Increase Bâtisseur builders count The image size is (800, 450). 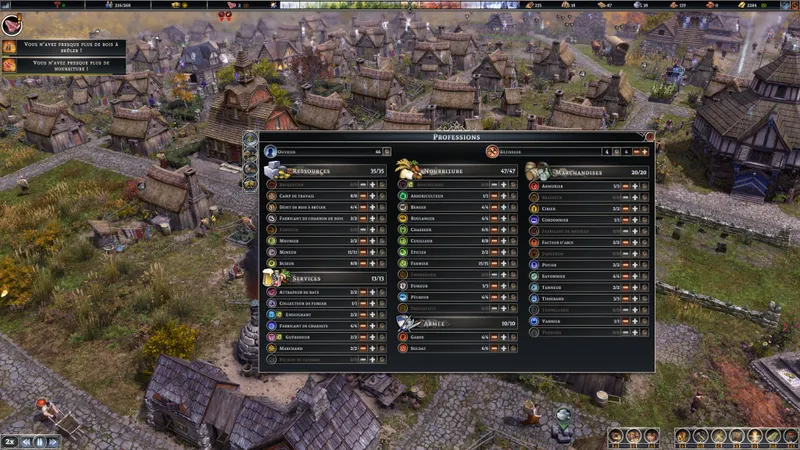[645, 152]
